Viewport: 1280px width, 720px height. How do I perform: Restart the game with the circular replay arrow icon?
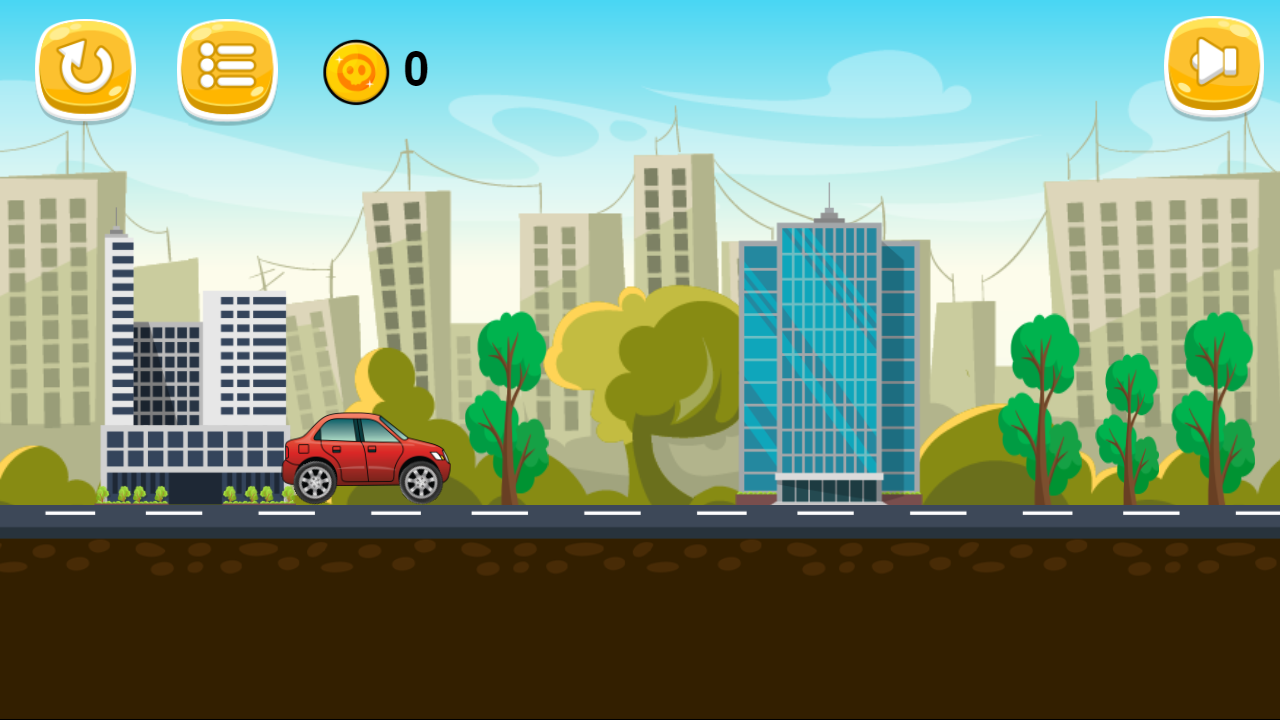tap(85, 65)
